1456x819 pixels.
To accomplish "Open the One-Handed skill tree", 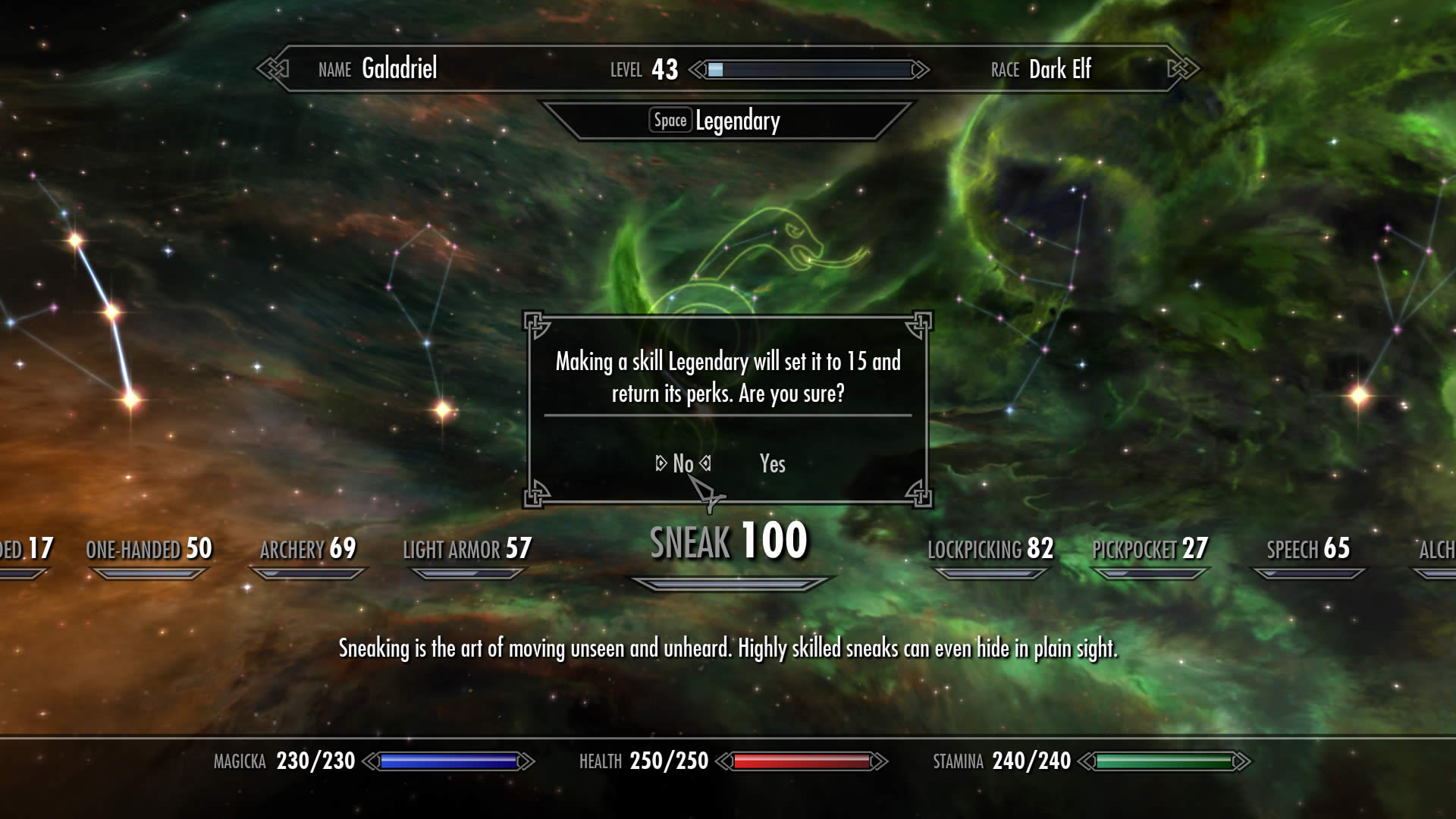I will [x=149, y=549].
